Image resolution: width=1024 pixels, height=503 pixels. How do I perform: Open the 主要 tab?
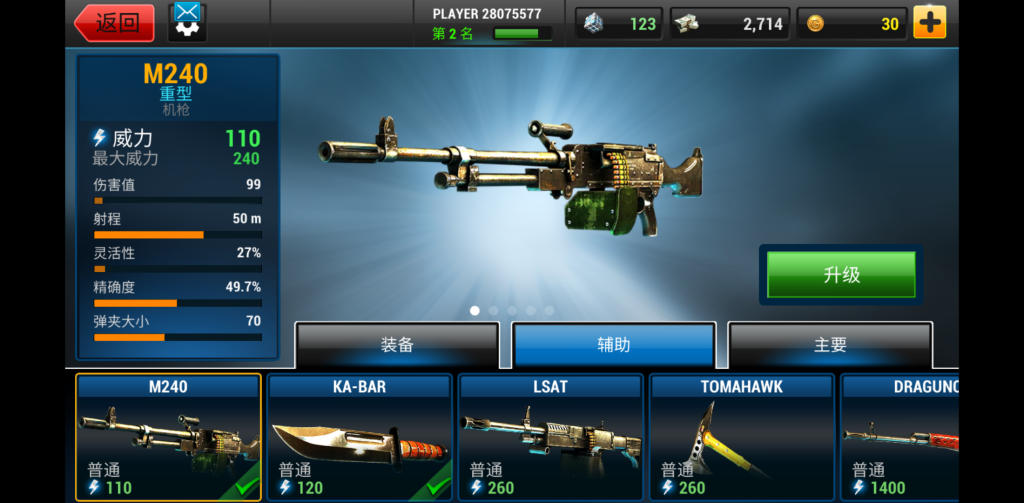[830, 345]
